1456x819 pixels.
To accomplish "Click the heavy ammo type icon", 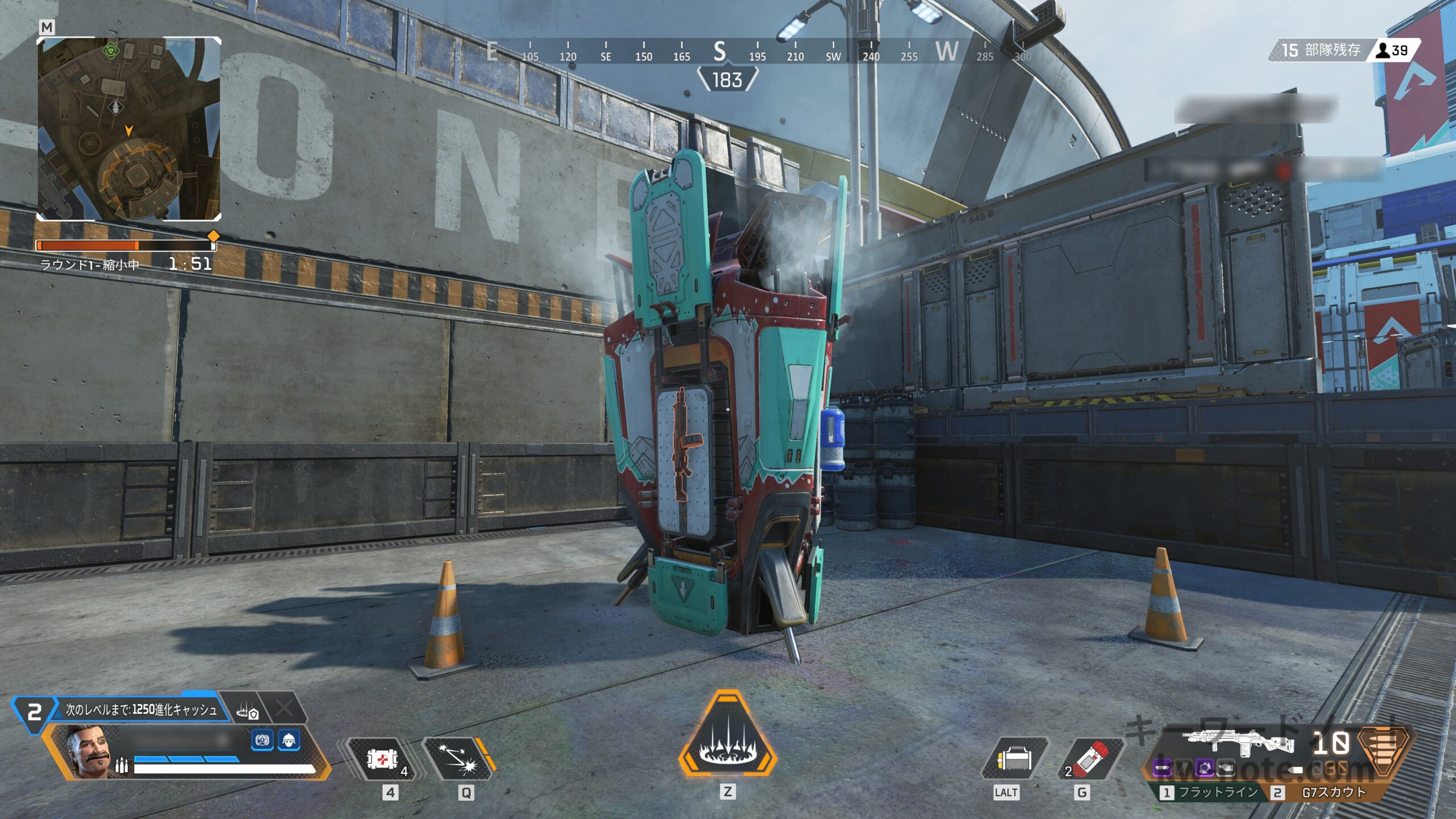I will click(1385, 751).
